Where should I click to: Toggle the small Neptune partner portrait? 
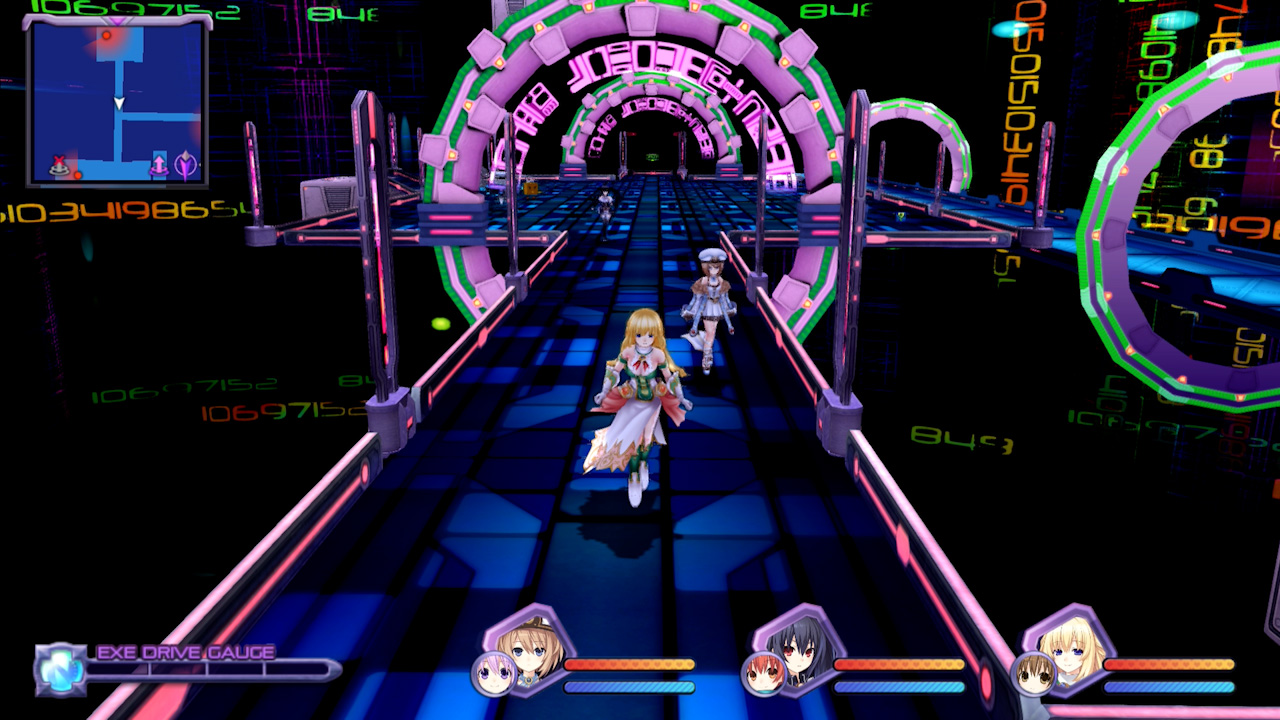pos(491,672)
